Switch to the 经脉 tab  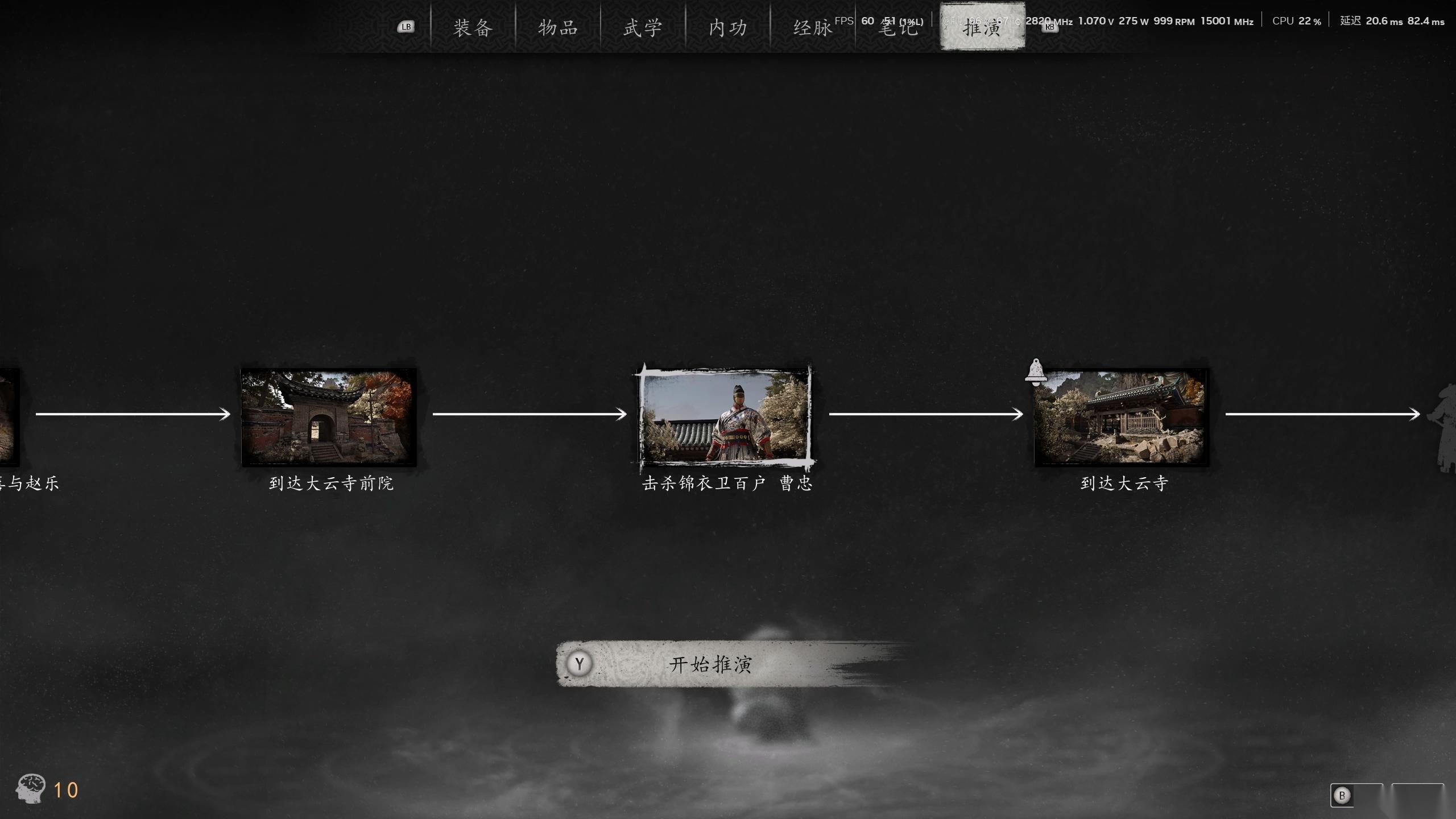click(x=813, y=27)
